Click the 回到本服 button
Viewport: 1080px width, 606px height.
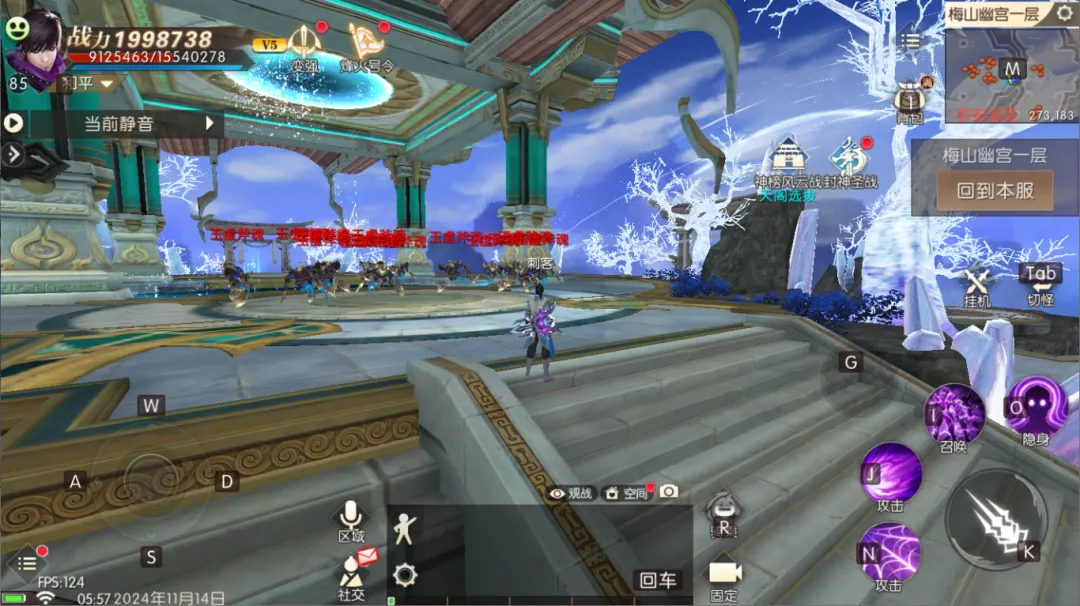click(995, 190)
